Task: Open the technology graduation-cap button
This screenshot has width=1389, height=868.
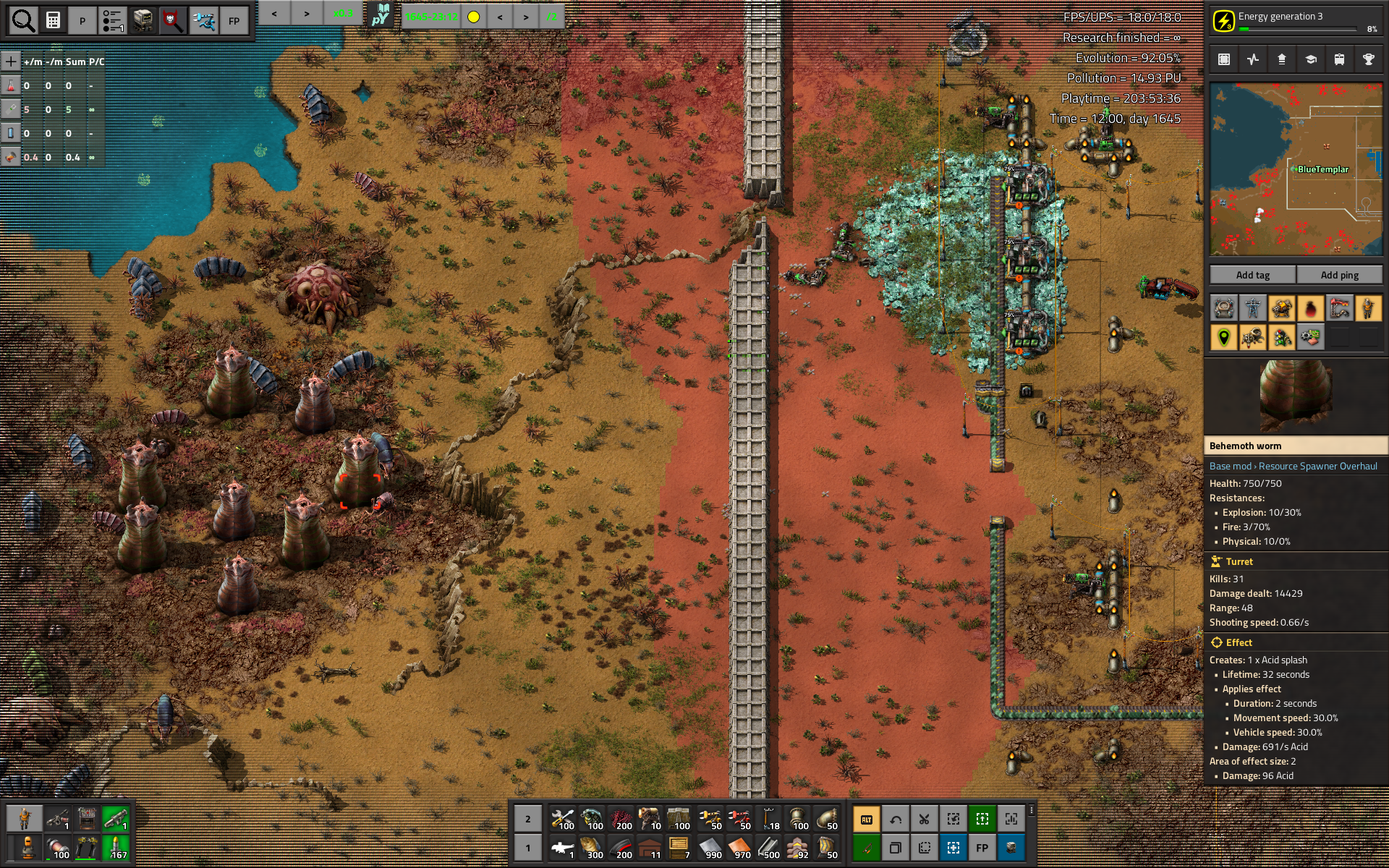Action: click(x=1310, y=60)
